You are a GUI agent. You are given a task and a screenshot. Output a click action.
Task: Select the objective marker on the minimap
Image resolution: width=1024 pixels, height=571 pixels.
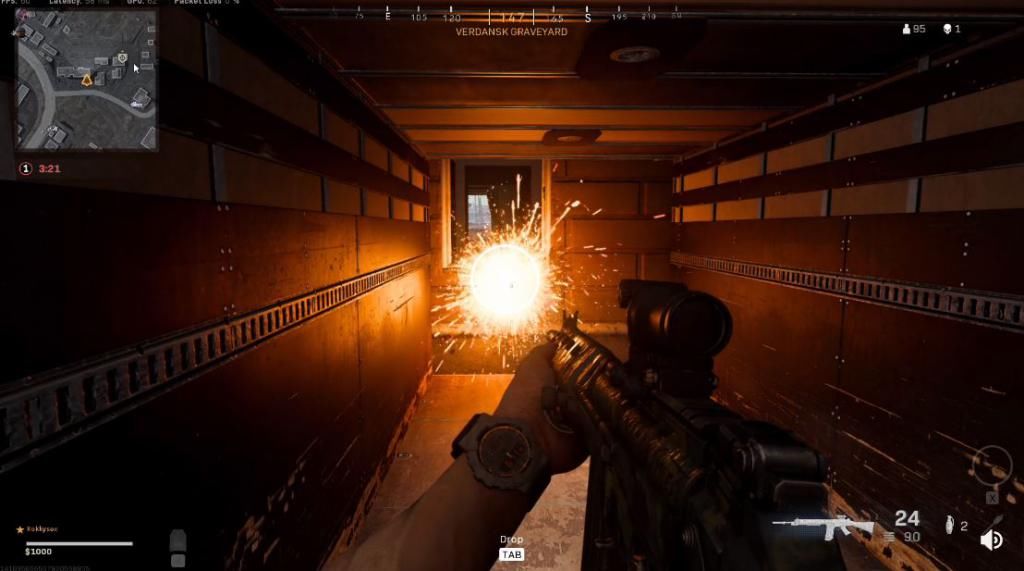122,58
